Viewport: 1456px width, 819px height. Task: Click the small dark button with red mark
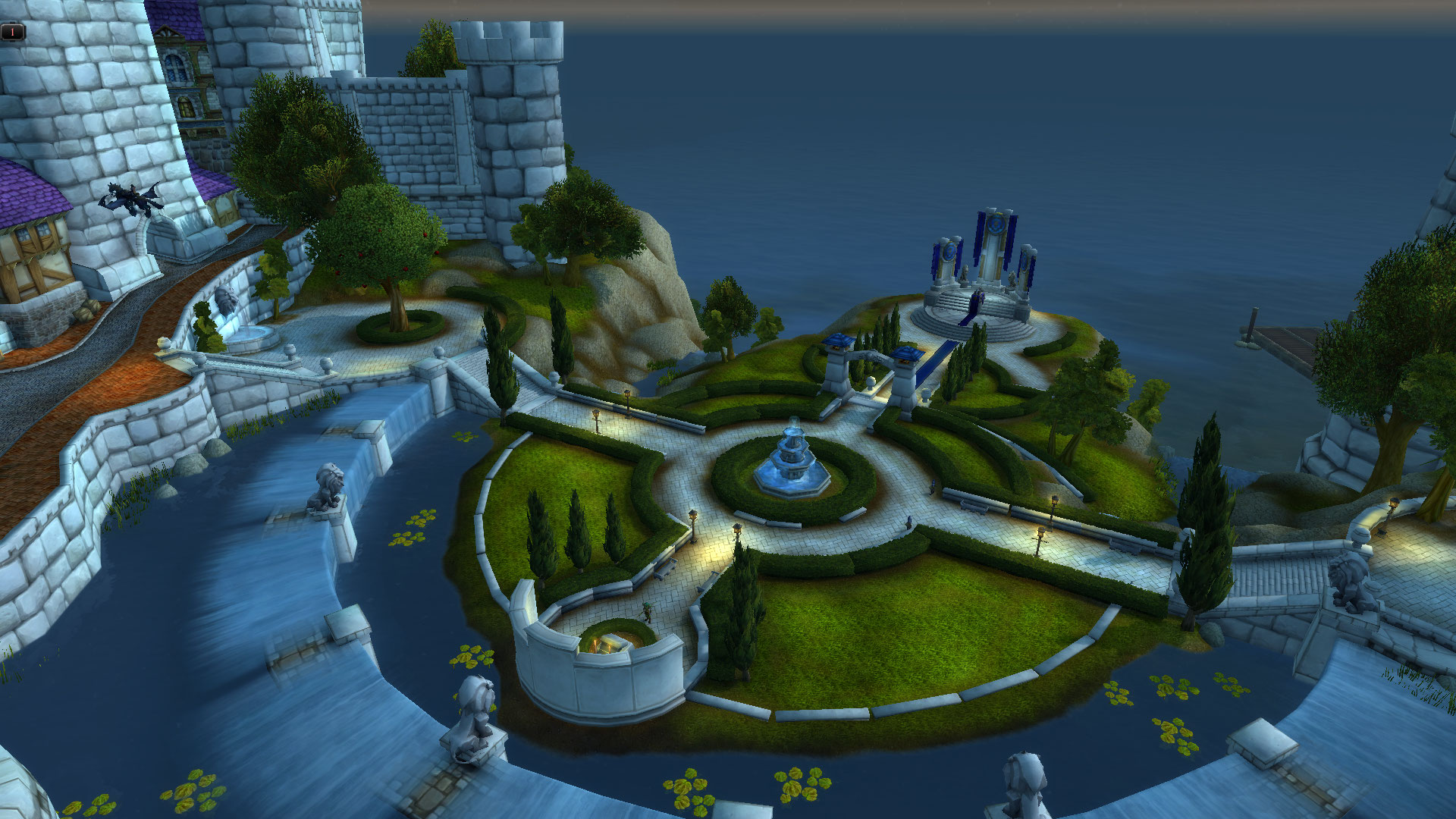[13, 32]
